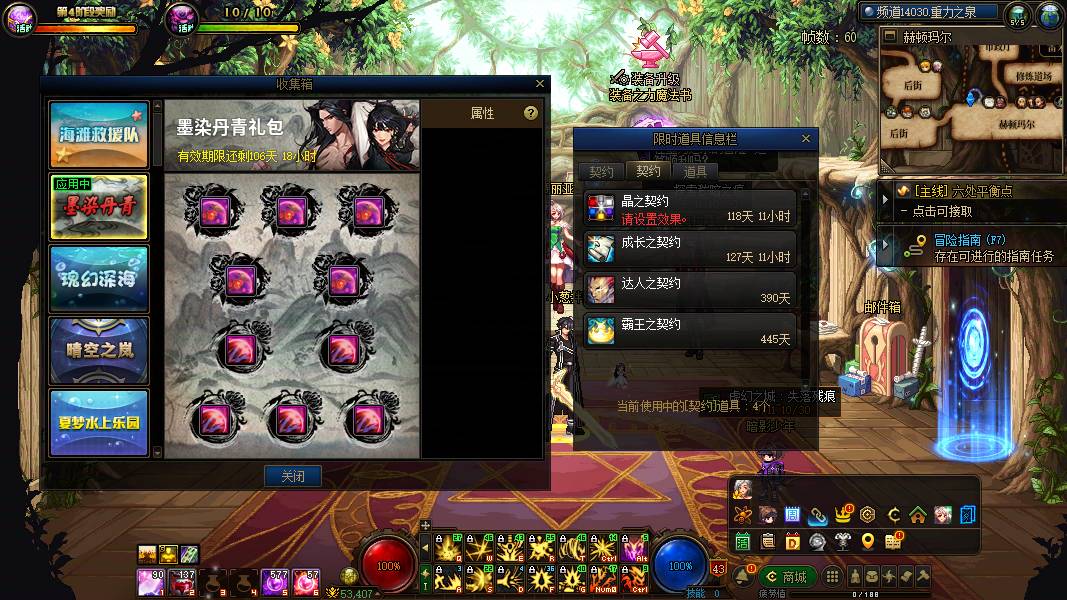Click the 属性 help question mark

[x=531, y=114]
